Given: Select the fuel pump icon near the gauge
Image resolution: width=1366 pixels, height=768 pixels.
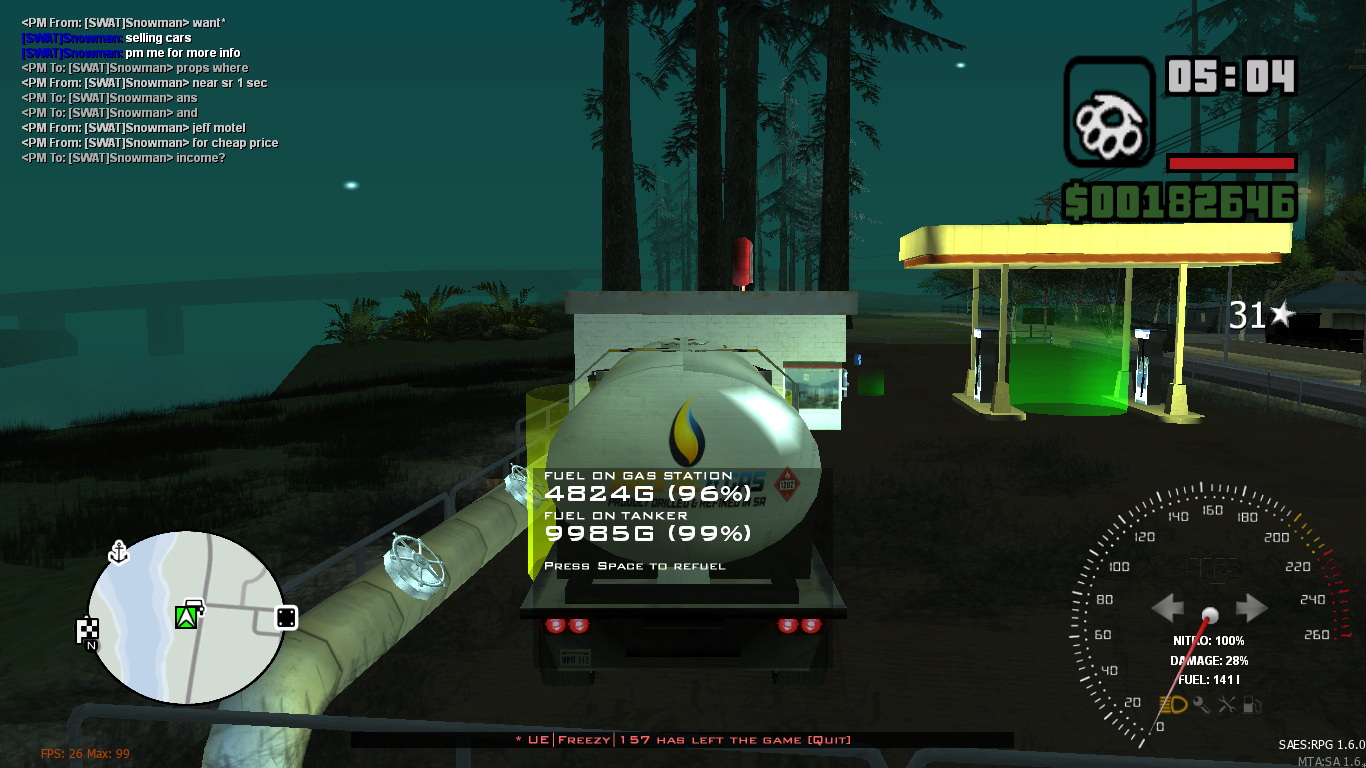Looking at the screenshot, I should pos(1253,705).
